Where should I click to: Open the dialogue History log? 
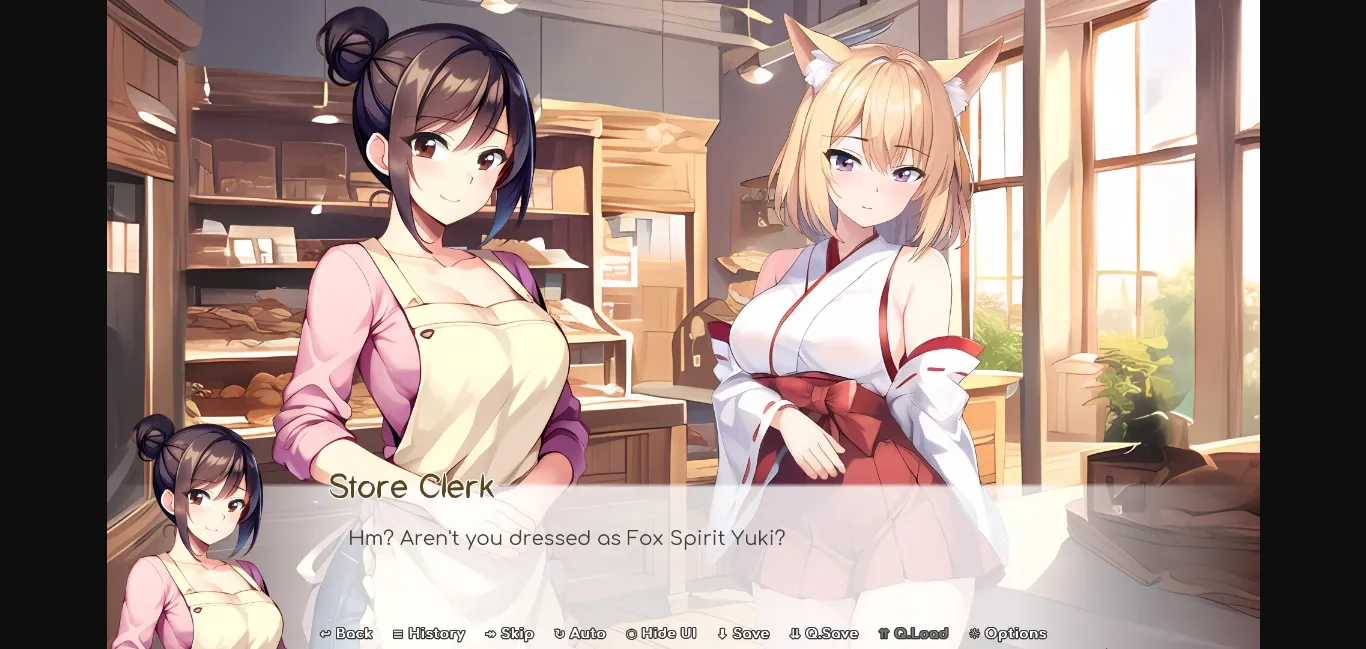coord(429,633)
